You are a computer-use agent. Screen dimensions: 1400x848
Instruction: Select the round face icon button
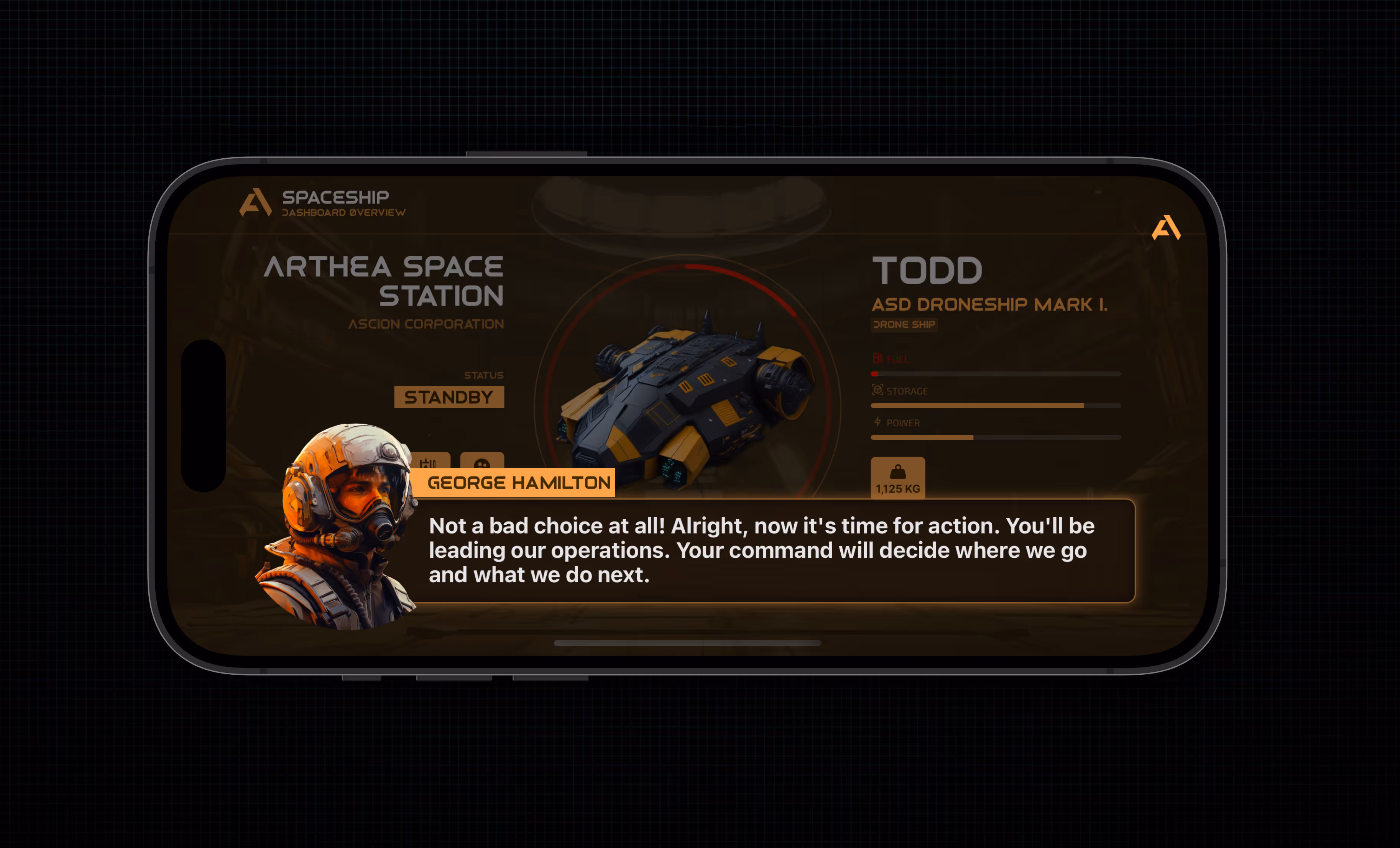click(x=482, y=461)
